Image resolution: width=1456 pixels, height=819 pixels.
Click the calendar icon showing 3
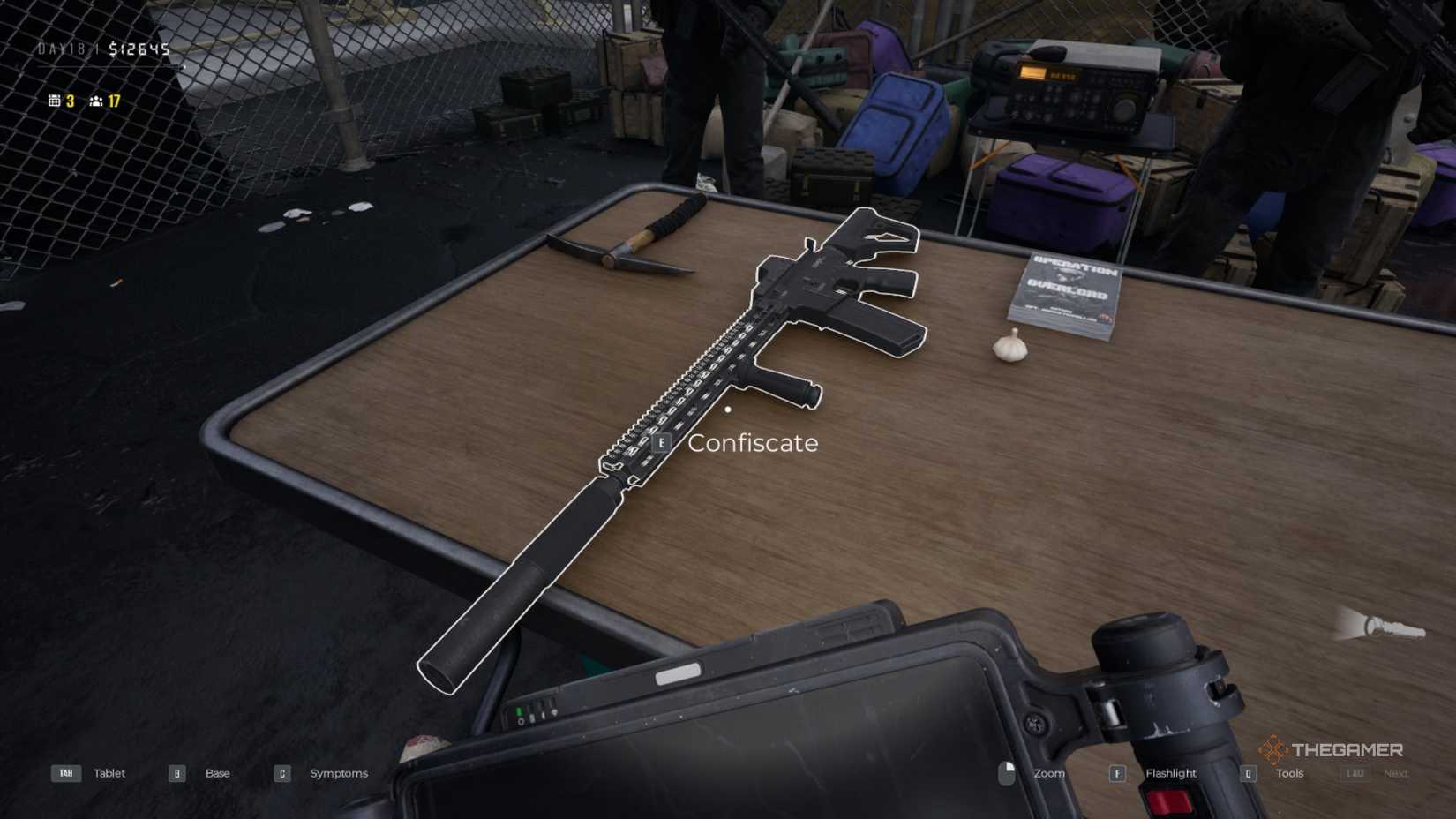54,101
